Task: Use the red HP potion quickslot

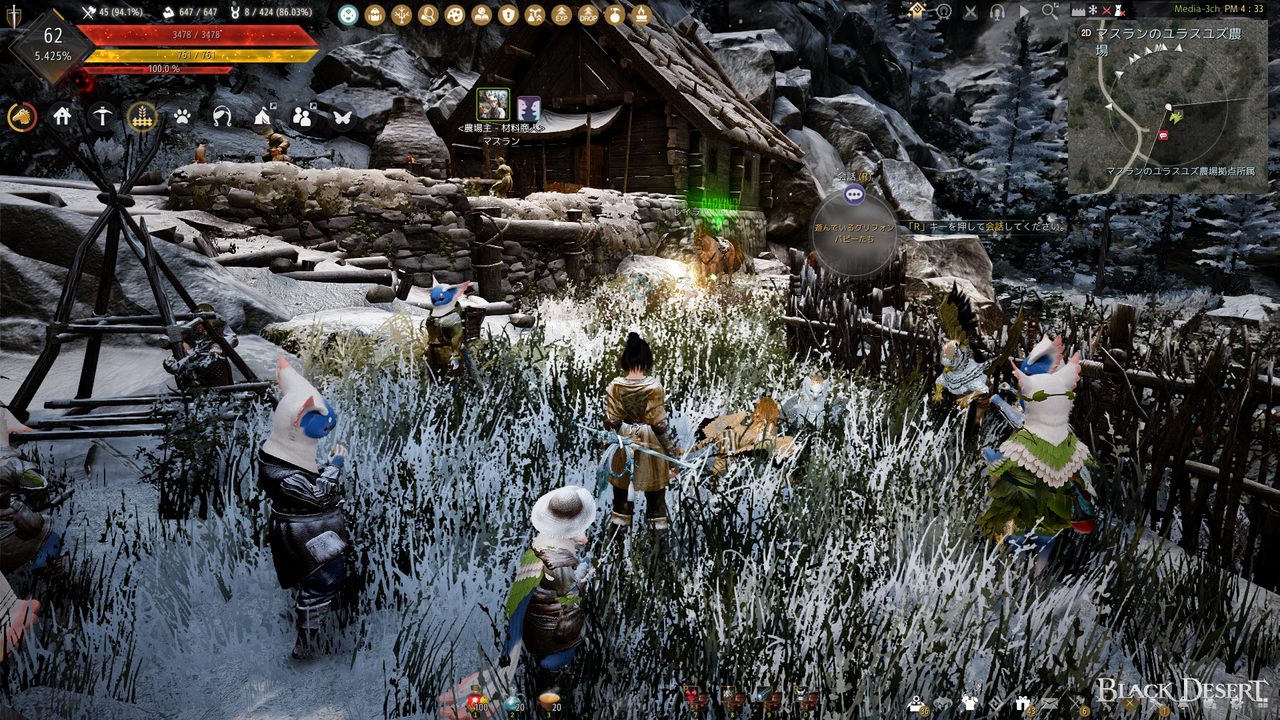Action: click(x=475, y=701)
